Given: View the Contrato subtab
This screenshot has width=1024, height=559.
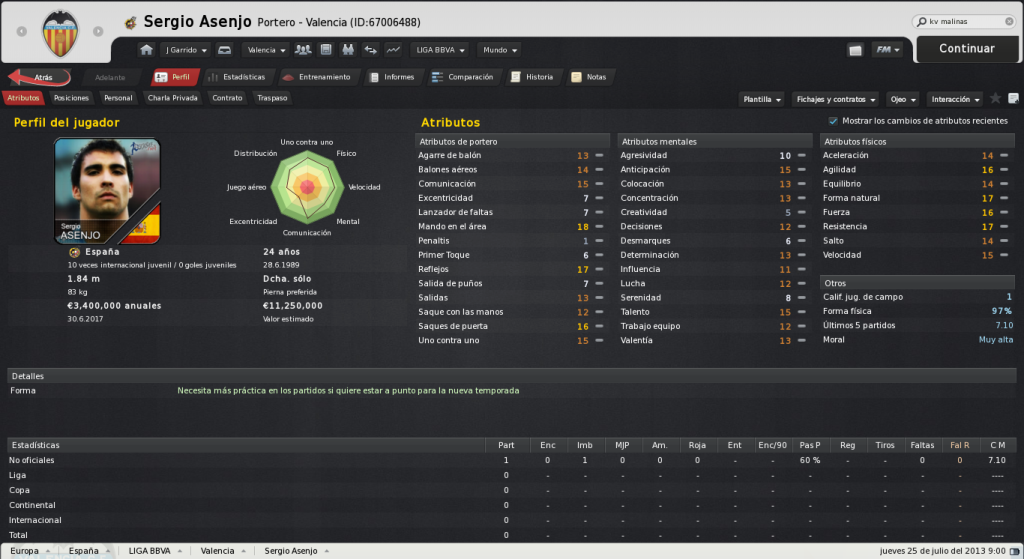Looking at the screenshot, I should pyautogui.click(x=227, y=98).
